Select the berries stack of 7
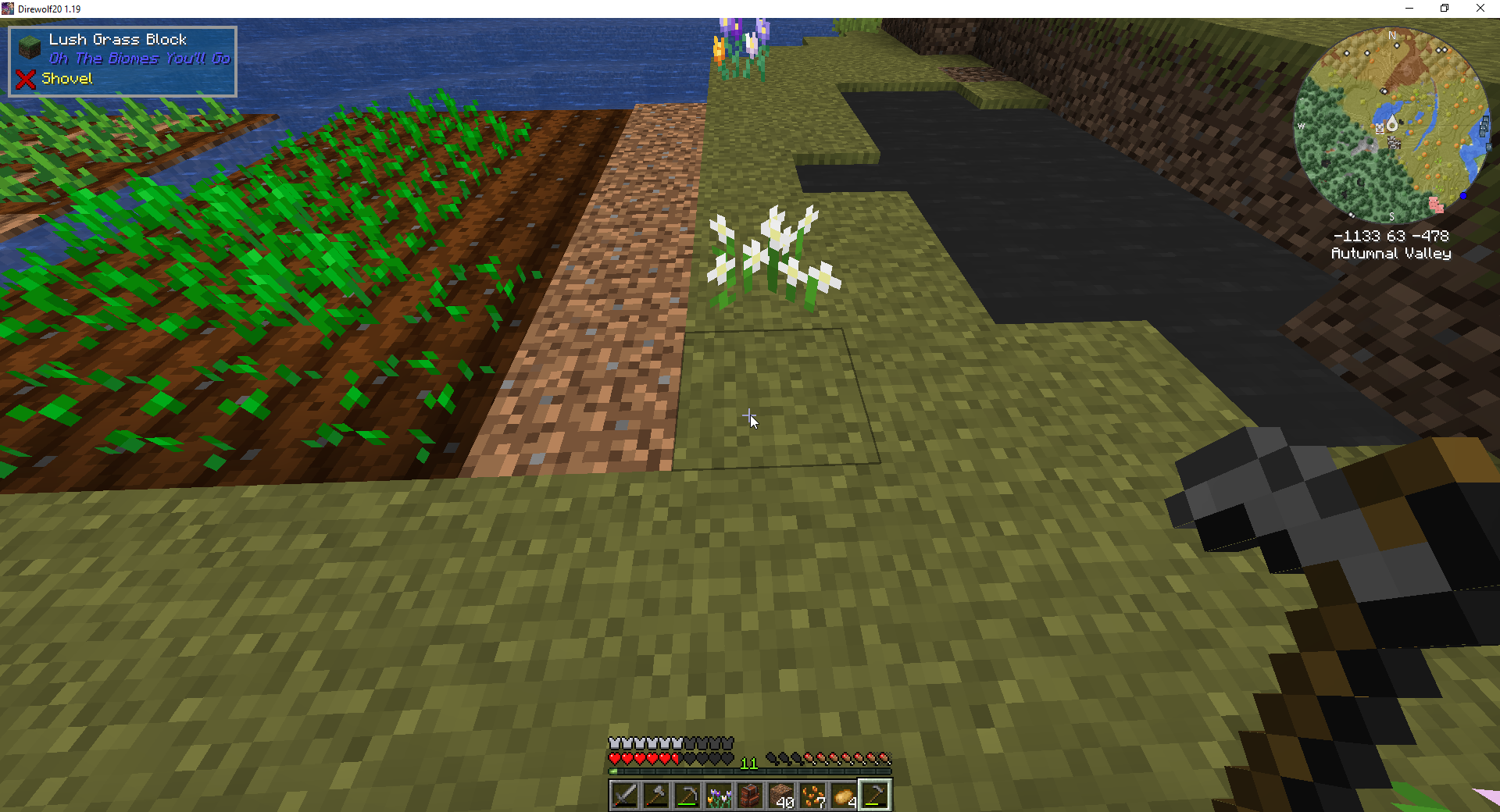The width and height of the screenshot is (1500, 812). 812,792
